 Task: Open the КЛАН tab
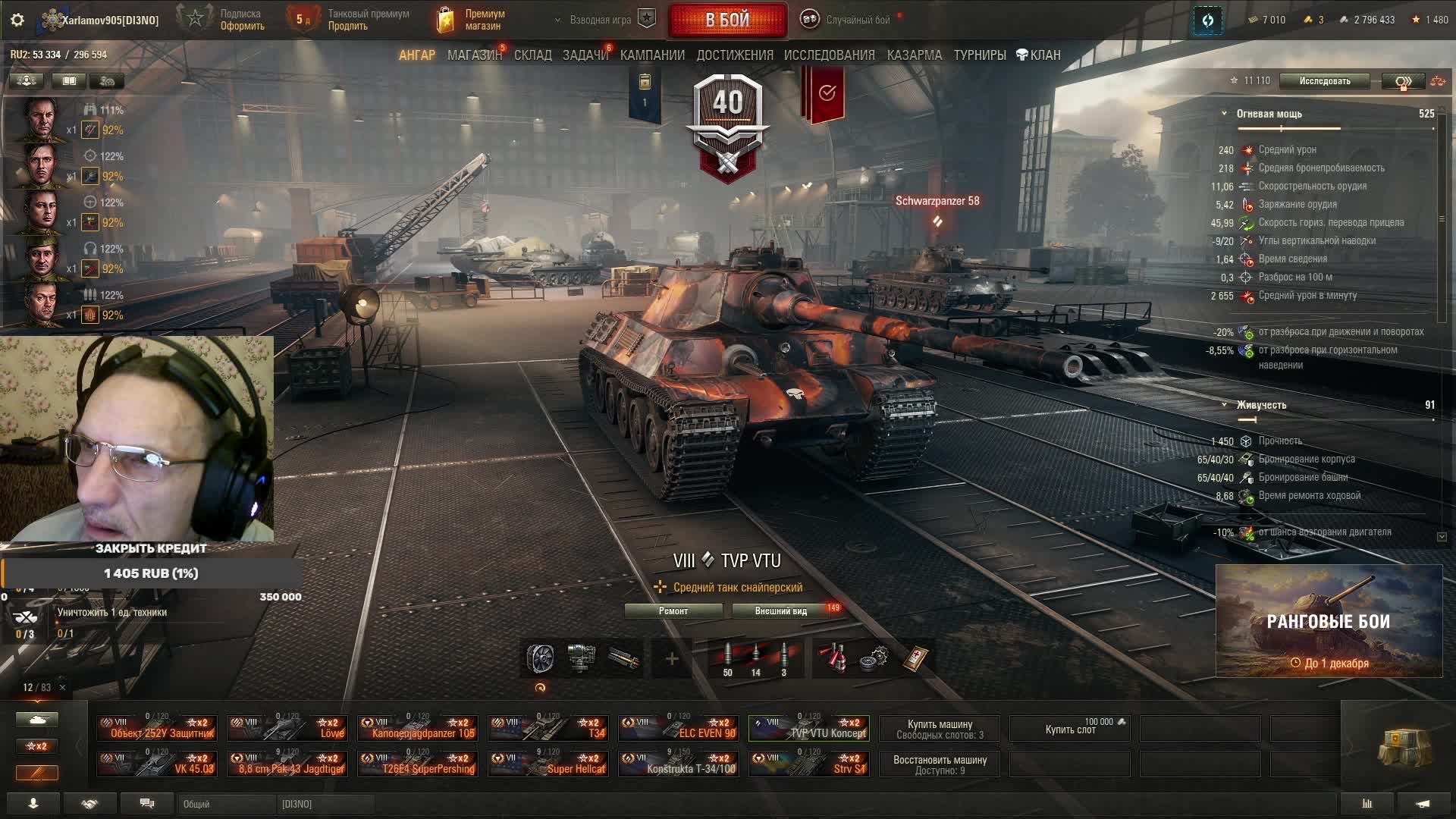1038,55
